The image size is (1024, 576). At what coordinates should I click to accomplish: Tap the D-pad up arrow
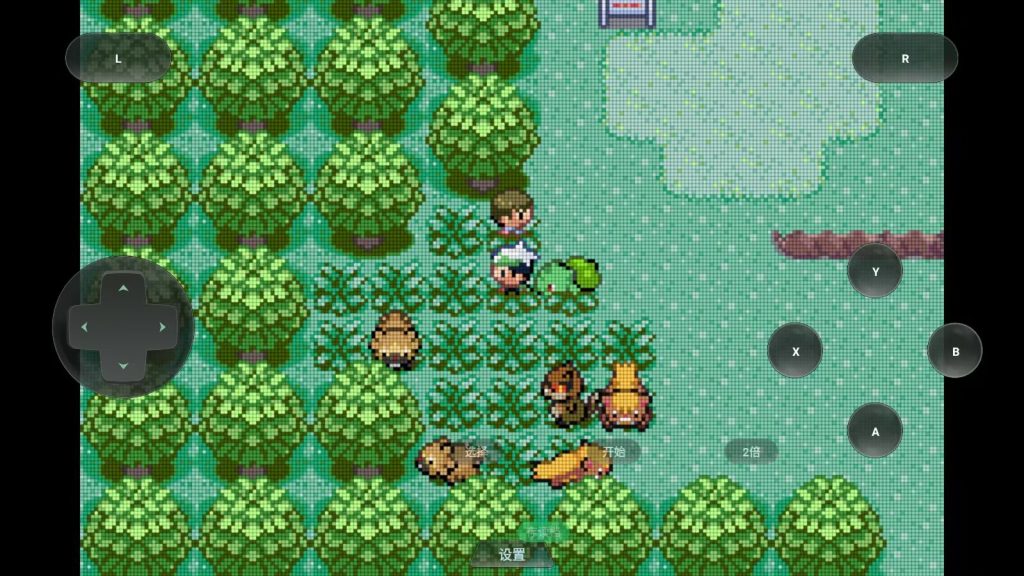[123, 290]
